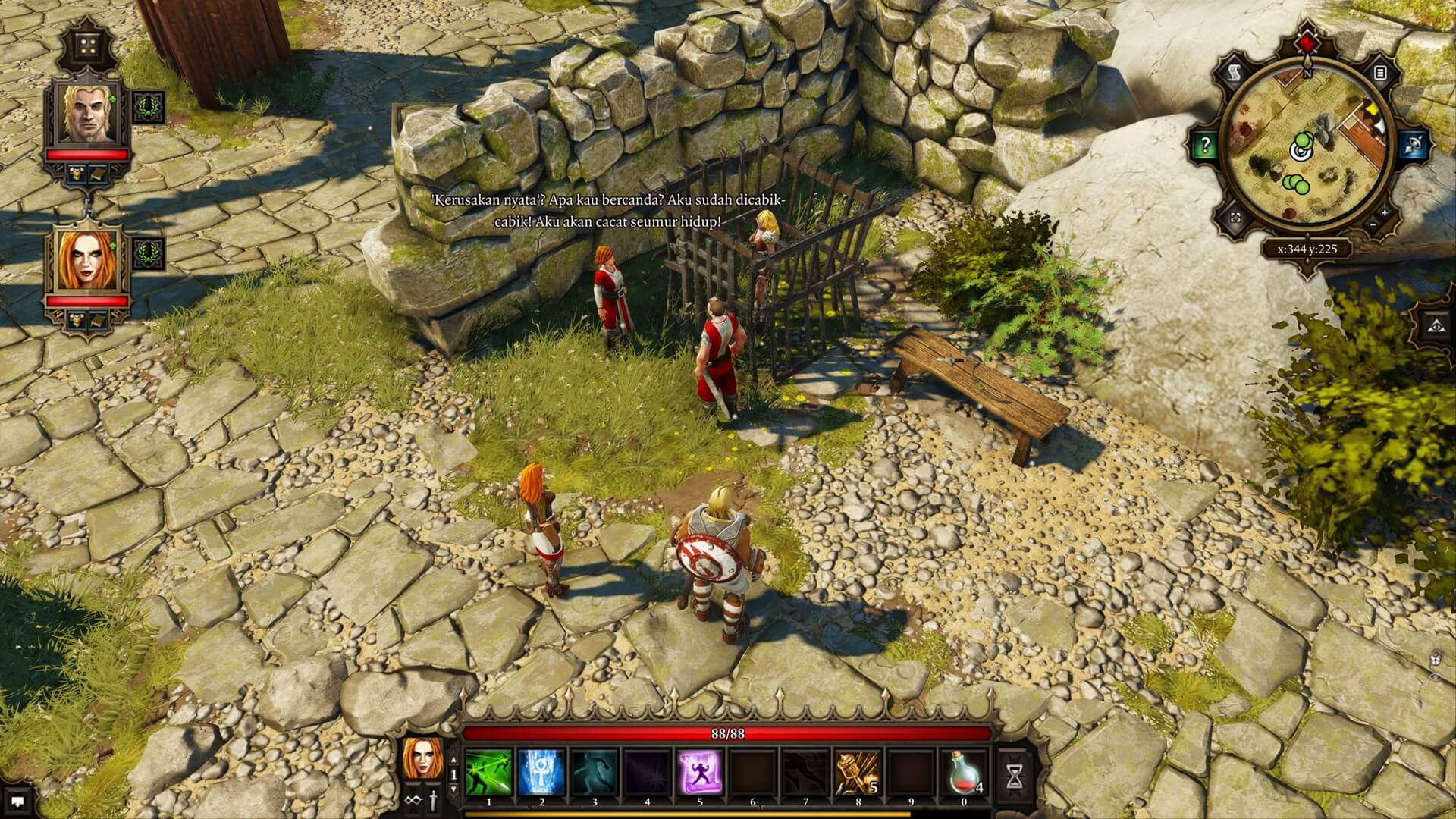Select the arrows stack in slot 8
The image size is (1456, 819).
[x=858, y=773]
